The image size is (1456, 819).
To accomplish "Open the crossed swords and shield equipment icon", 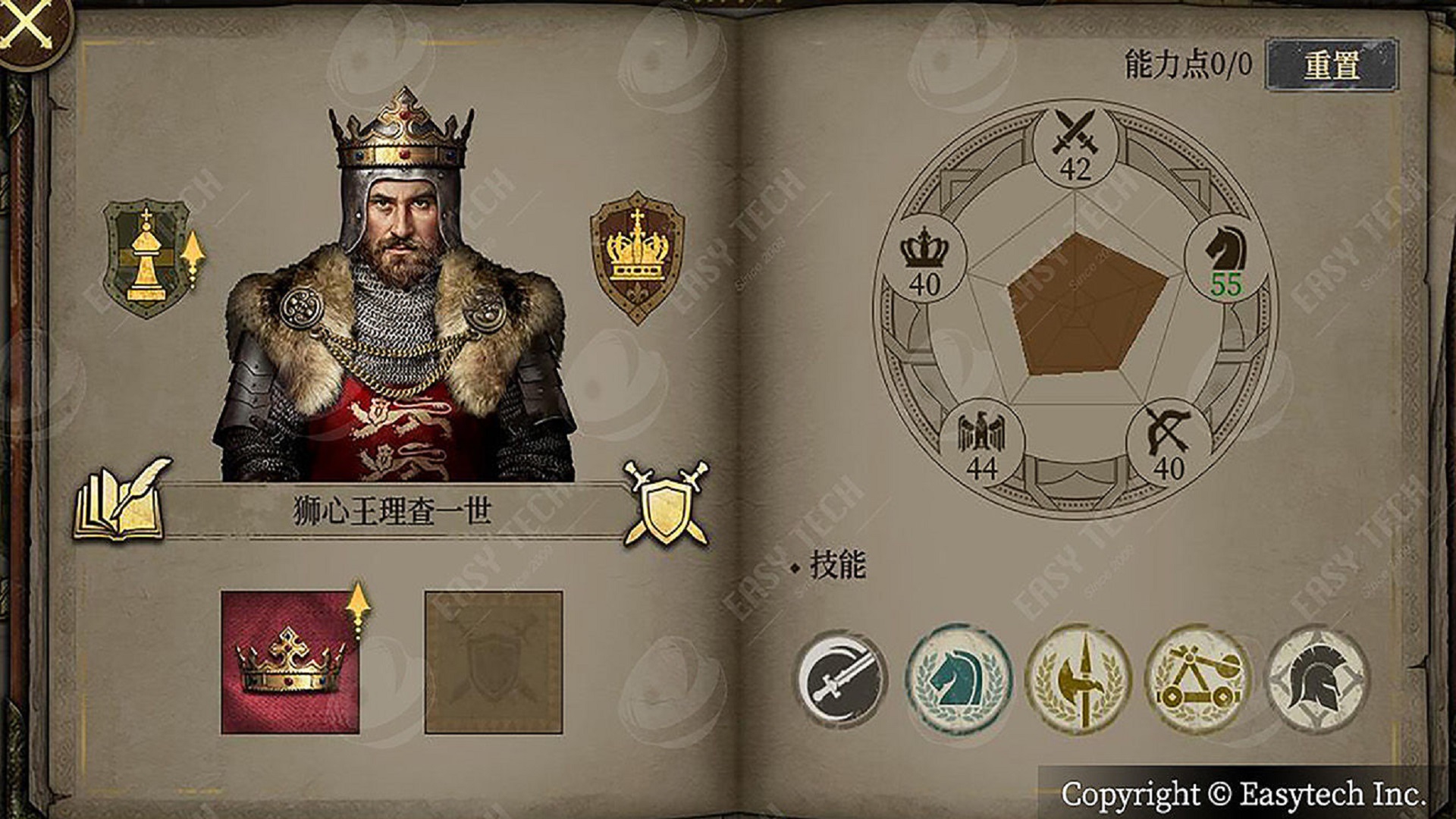I will click(666, 508).
